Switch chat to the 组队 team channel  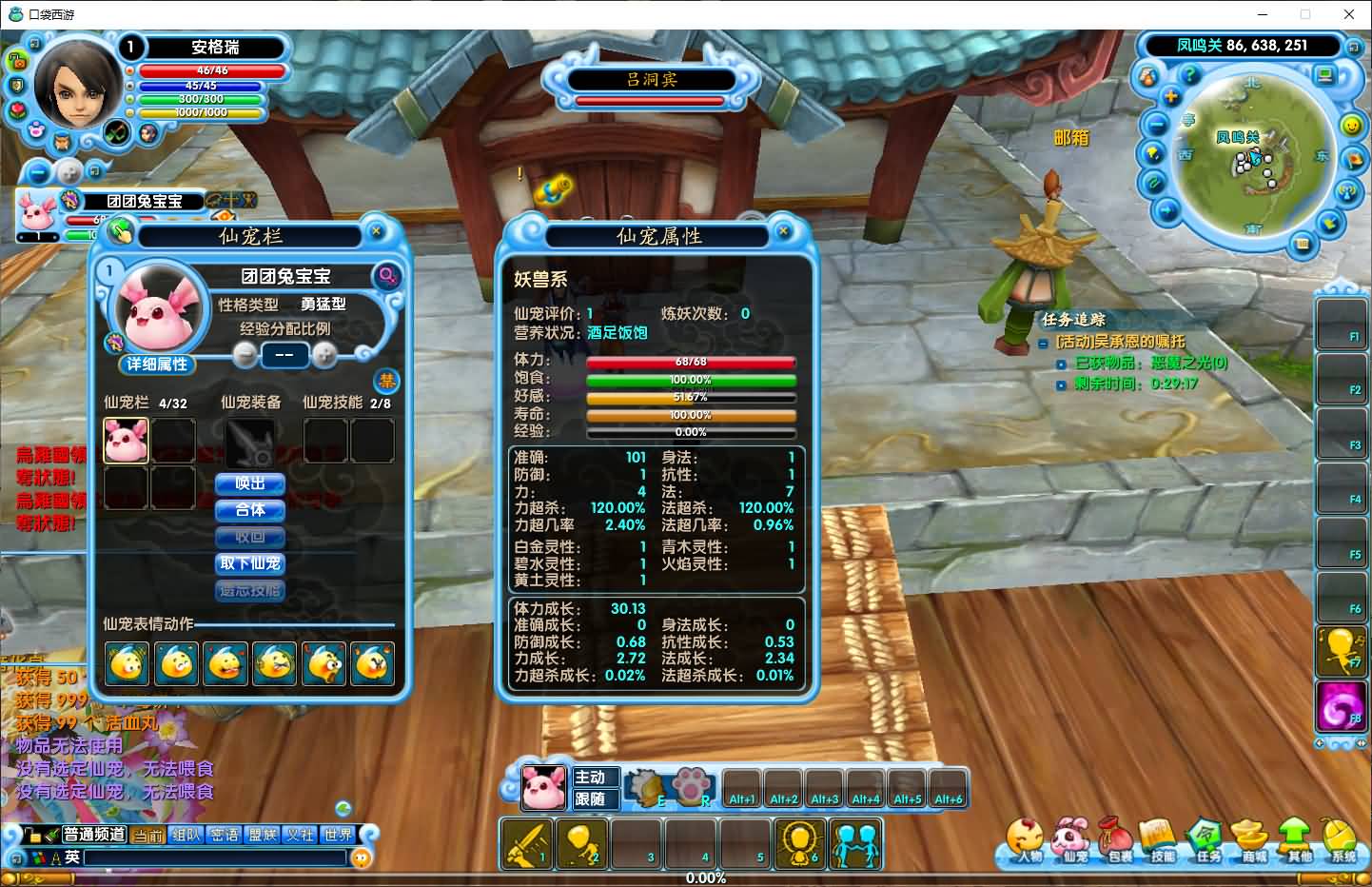186,835
